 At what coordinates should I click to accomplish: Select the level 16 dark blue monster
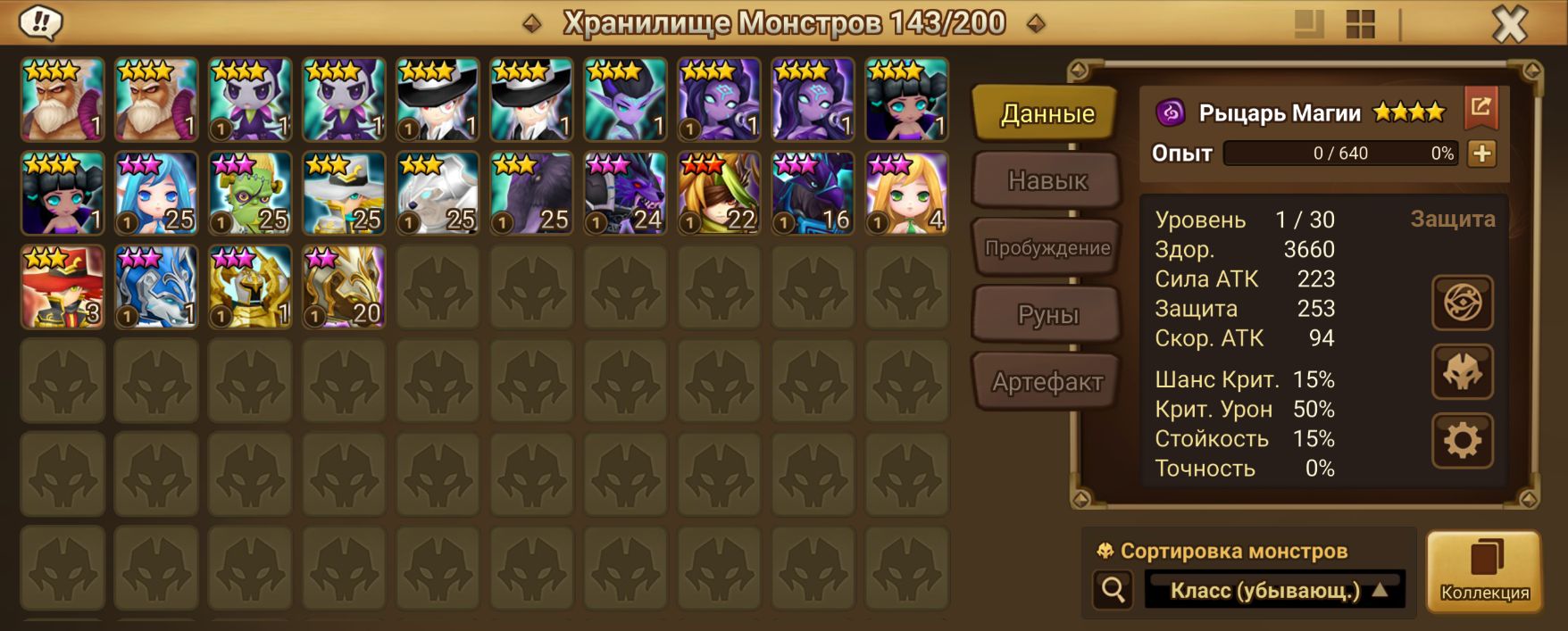pyautogui.click(x=813, y=193)
